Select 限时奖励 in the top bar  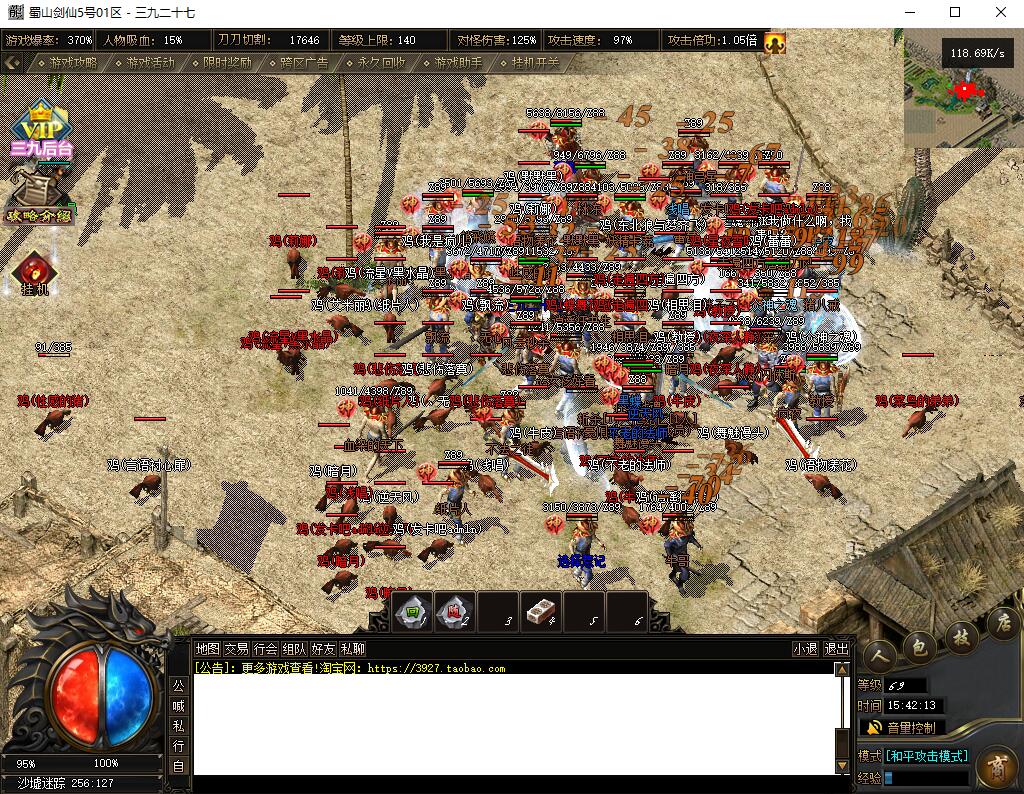click(227, 62)
